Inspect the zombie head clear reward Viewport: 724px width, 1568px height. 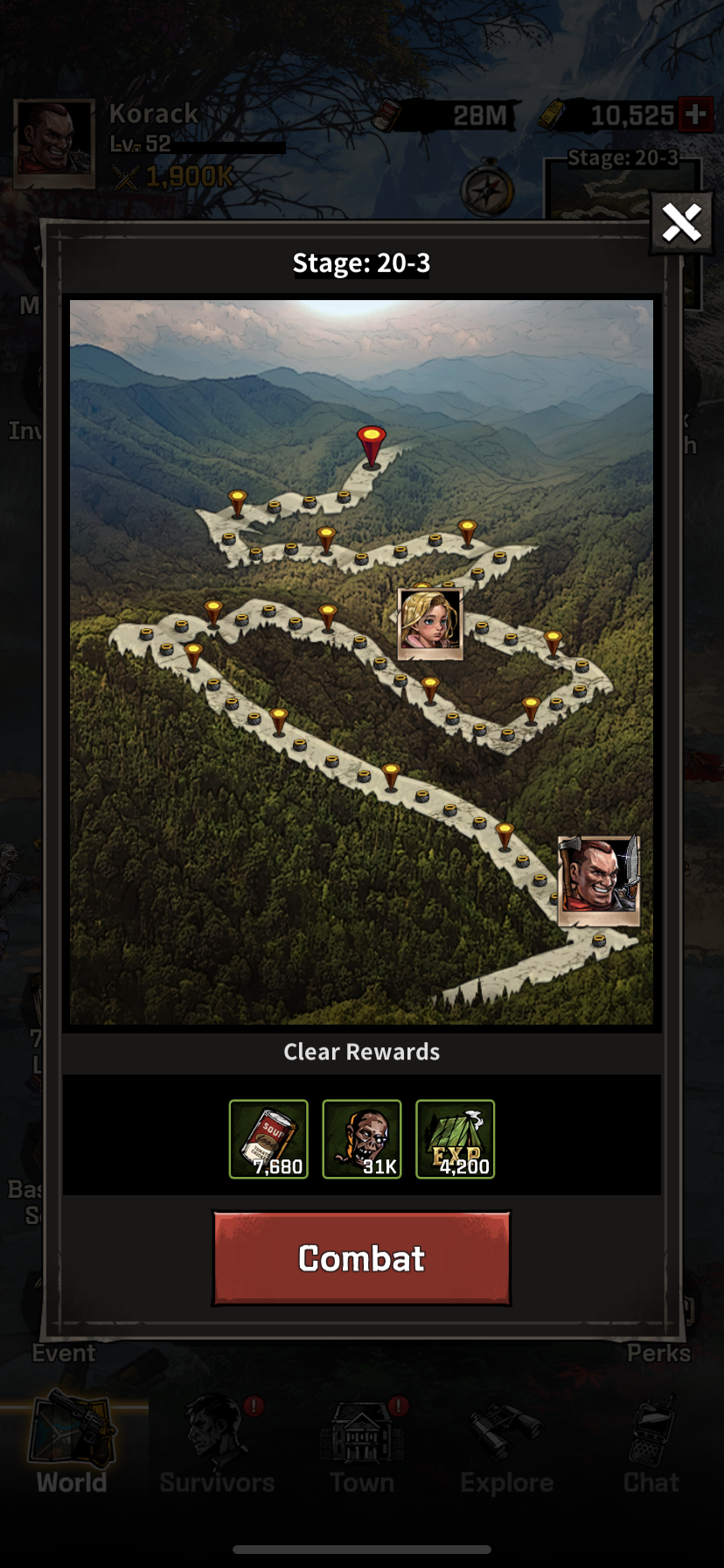(362, 1139)
